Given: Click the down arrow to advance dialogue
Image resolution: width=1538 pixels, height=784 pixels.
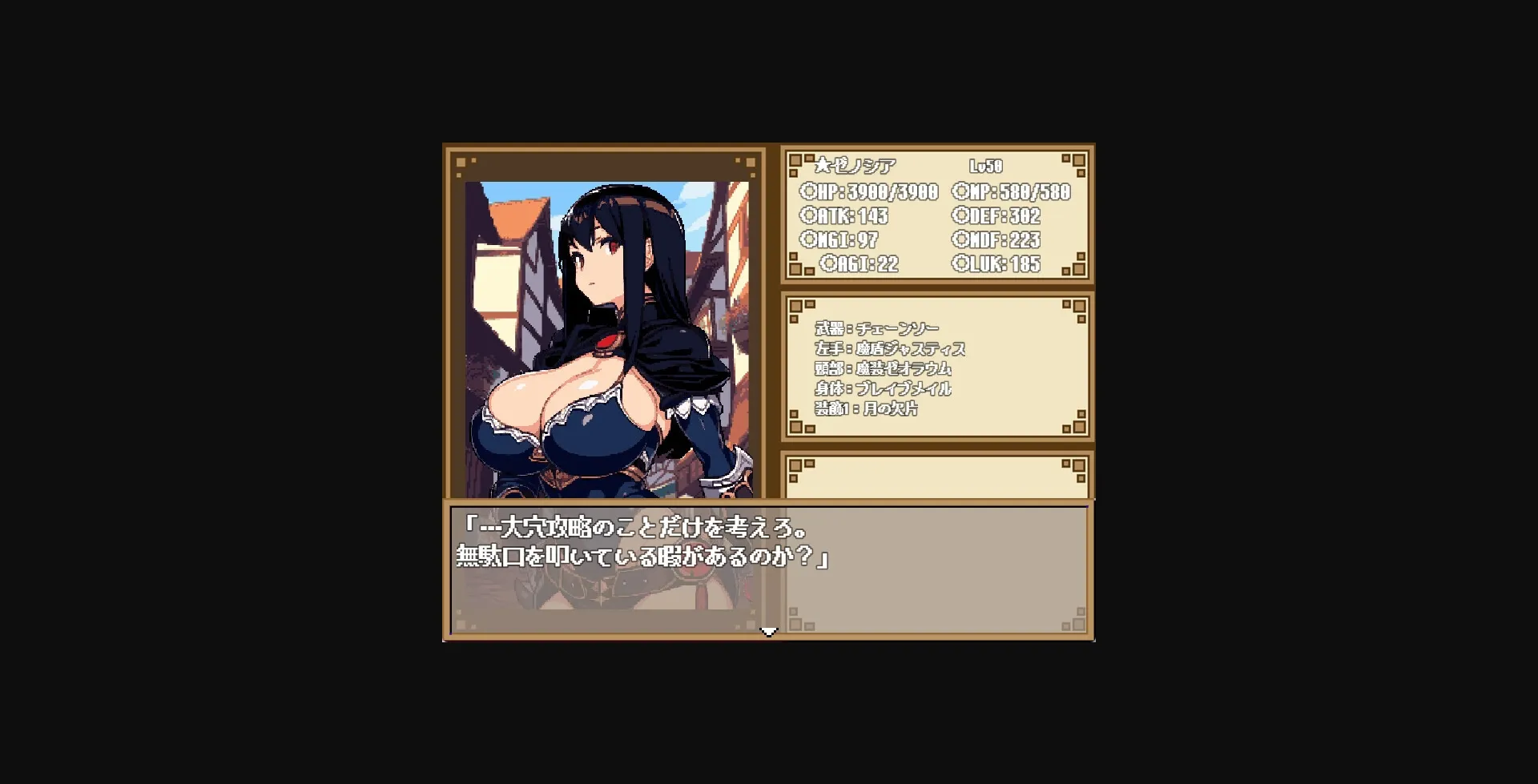Looking at the screenshot, I should click(x=769, y=631).
